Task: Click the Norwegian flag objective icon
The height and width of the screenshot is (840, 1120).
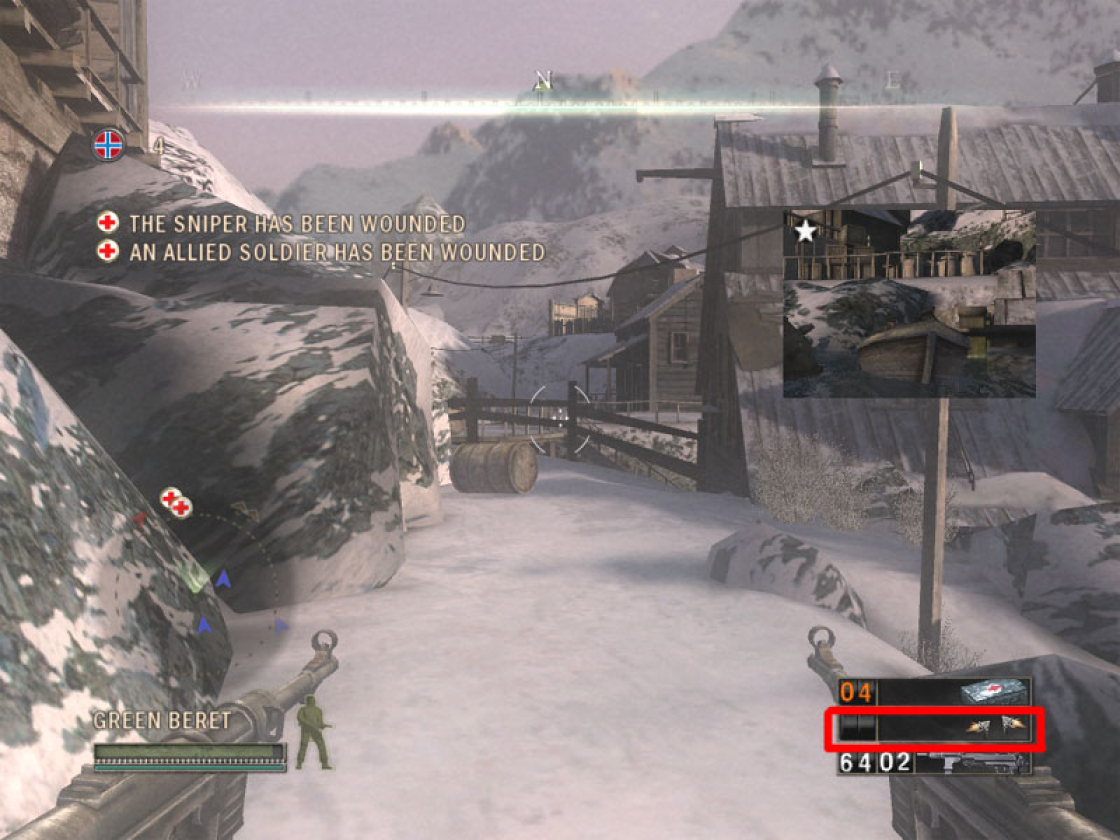Action: (108, 146)
